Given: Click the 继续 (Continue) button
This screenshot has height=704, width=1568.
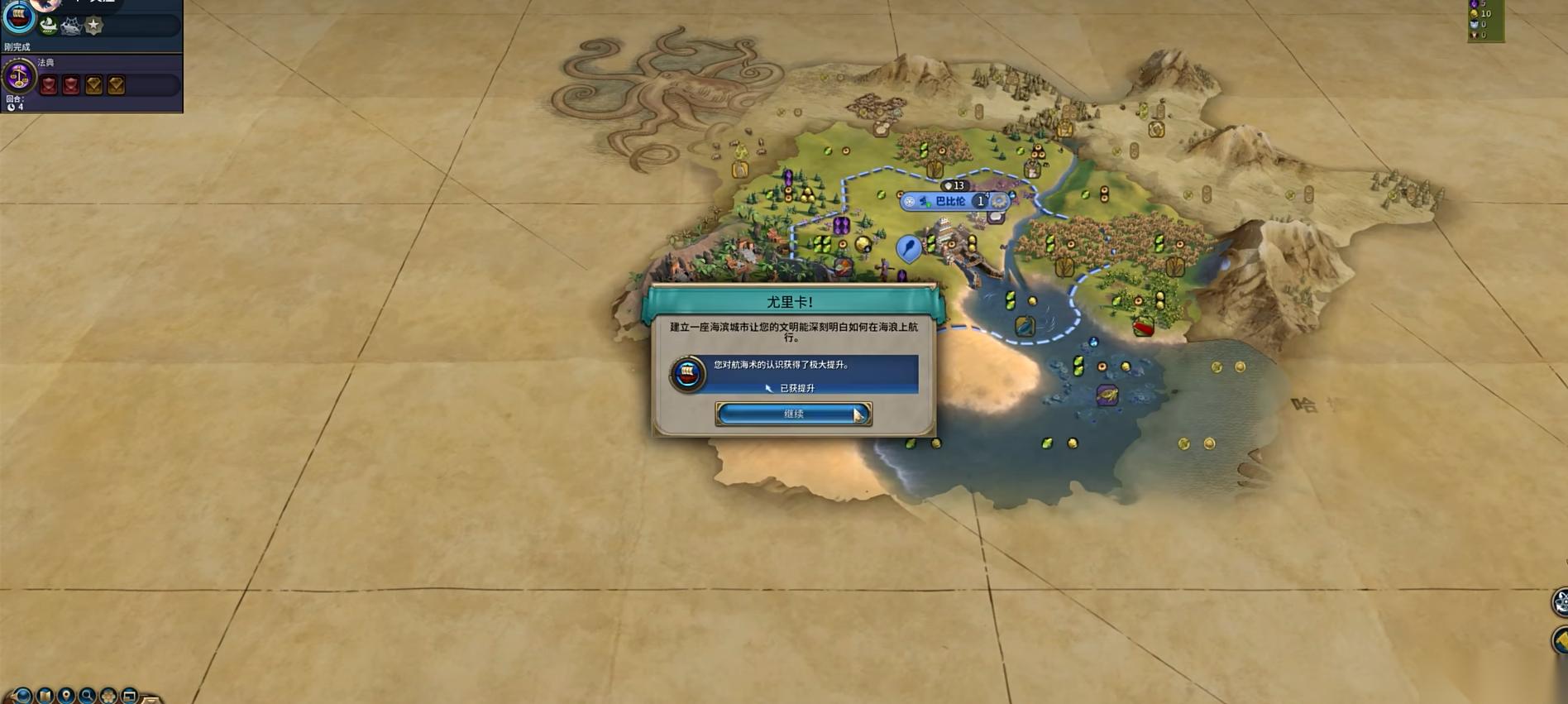Looking at the screenshot, I should [x=792, y=414].
